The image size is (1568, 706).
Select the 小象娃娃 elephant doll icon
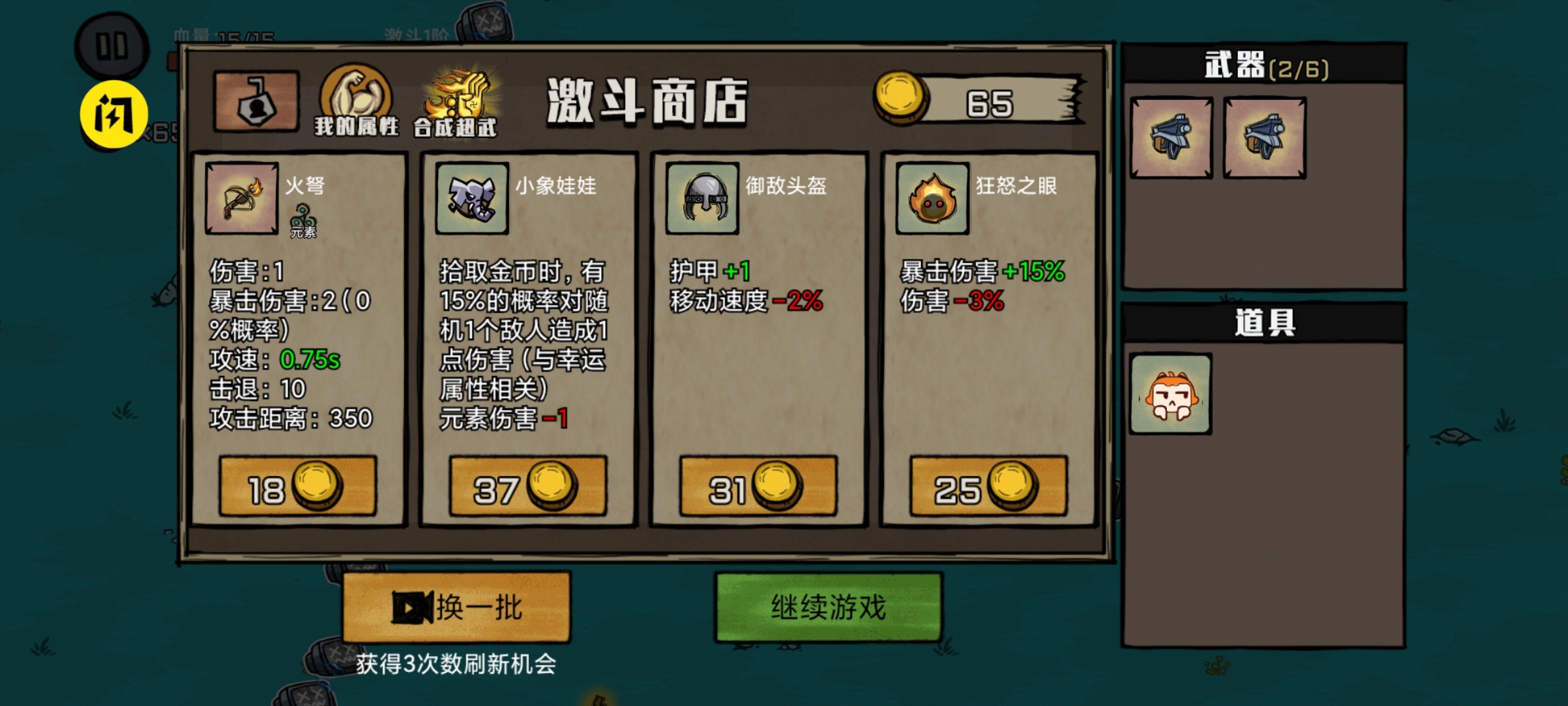[470, 198]
